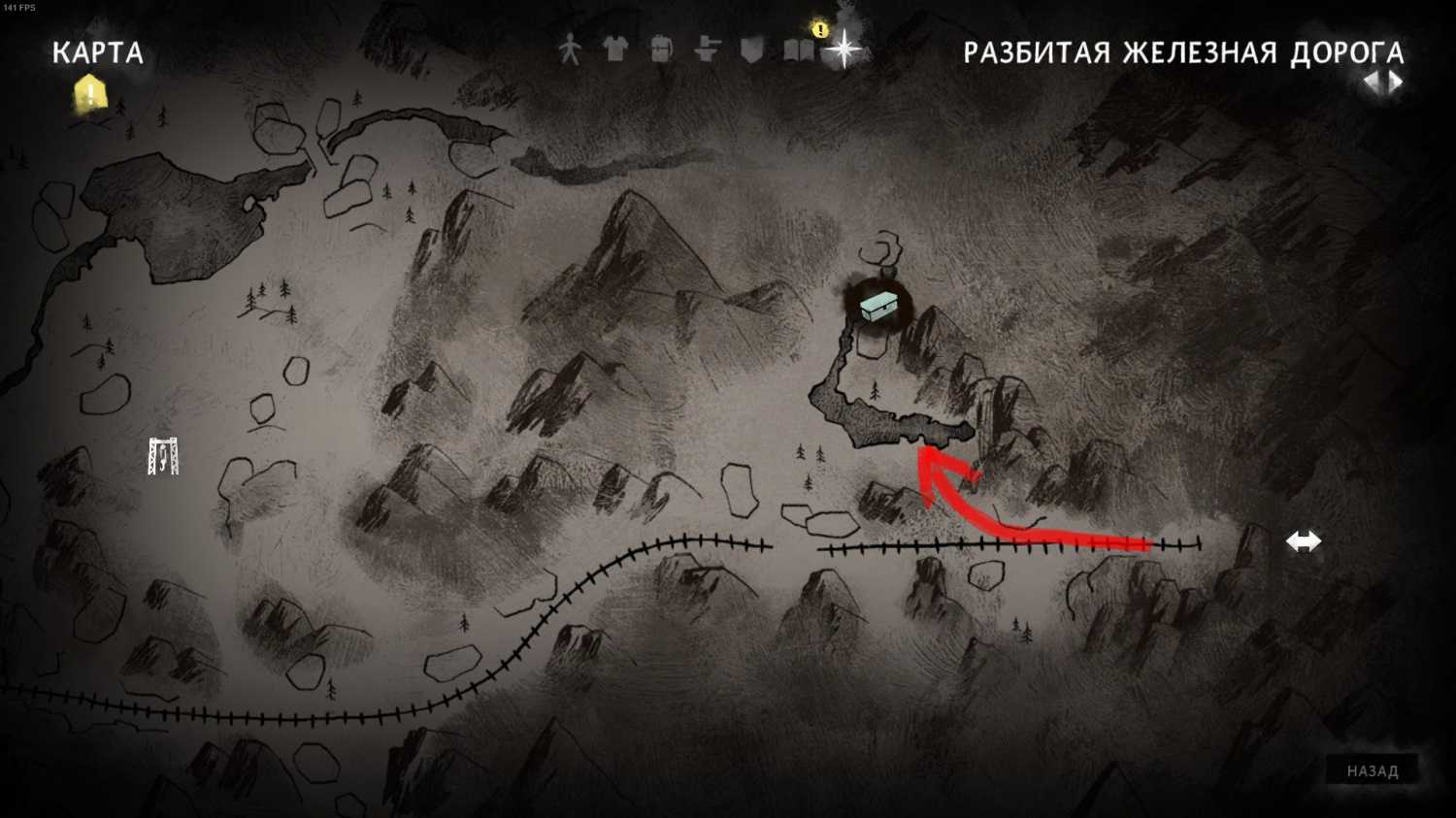Click the yellow exclamation marker under КАРТА
The height and width of the screenshot is (818, 1456).
(90, 94)
